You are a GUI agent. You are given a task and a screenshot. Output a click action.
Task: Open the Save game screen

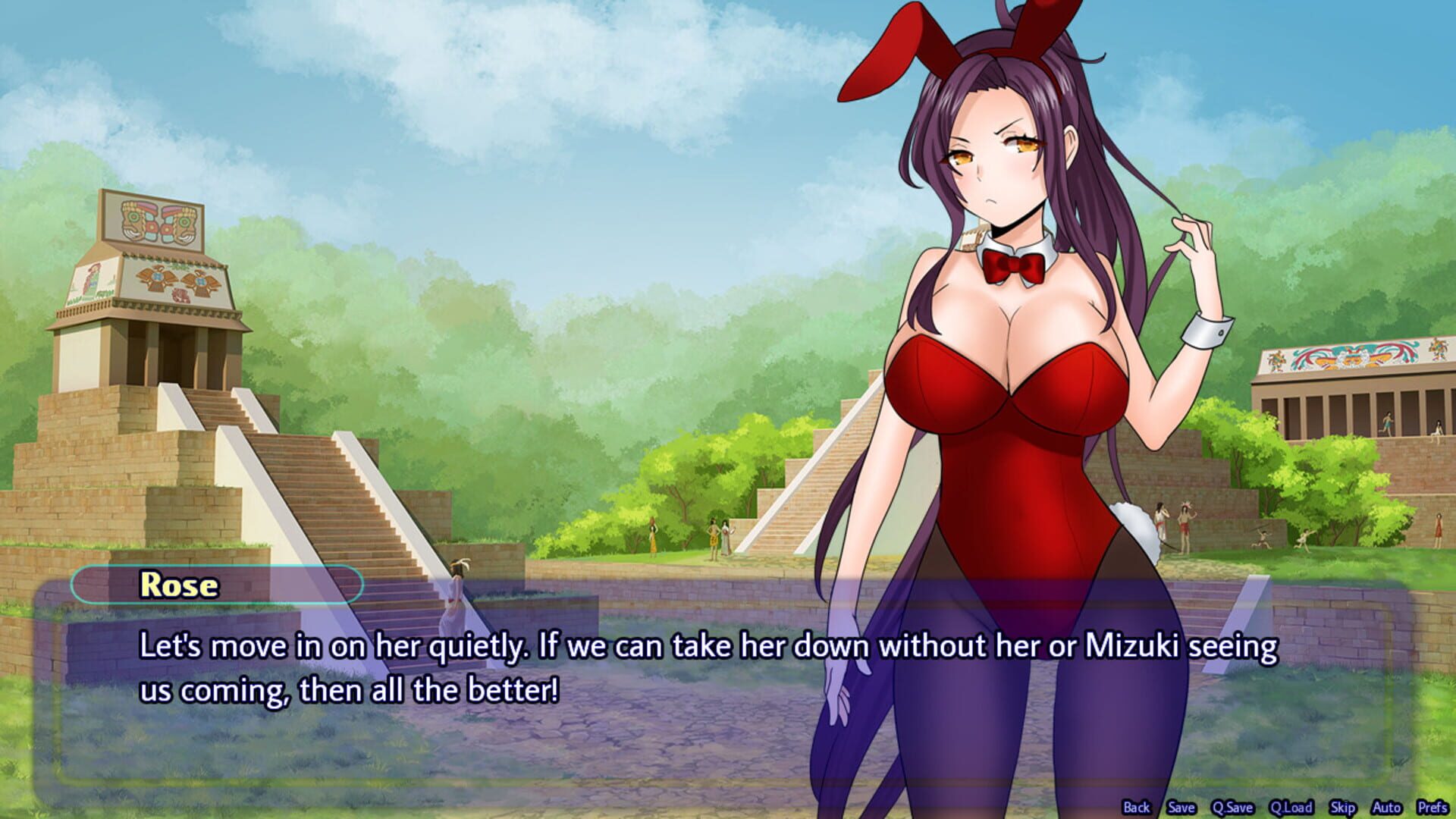click(x=1181, y=808)
